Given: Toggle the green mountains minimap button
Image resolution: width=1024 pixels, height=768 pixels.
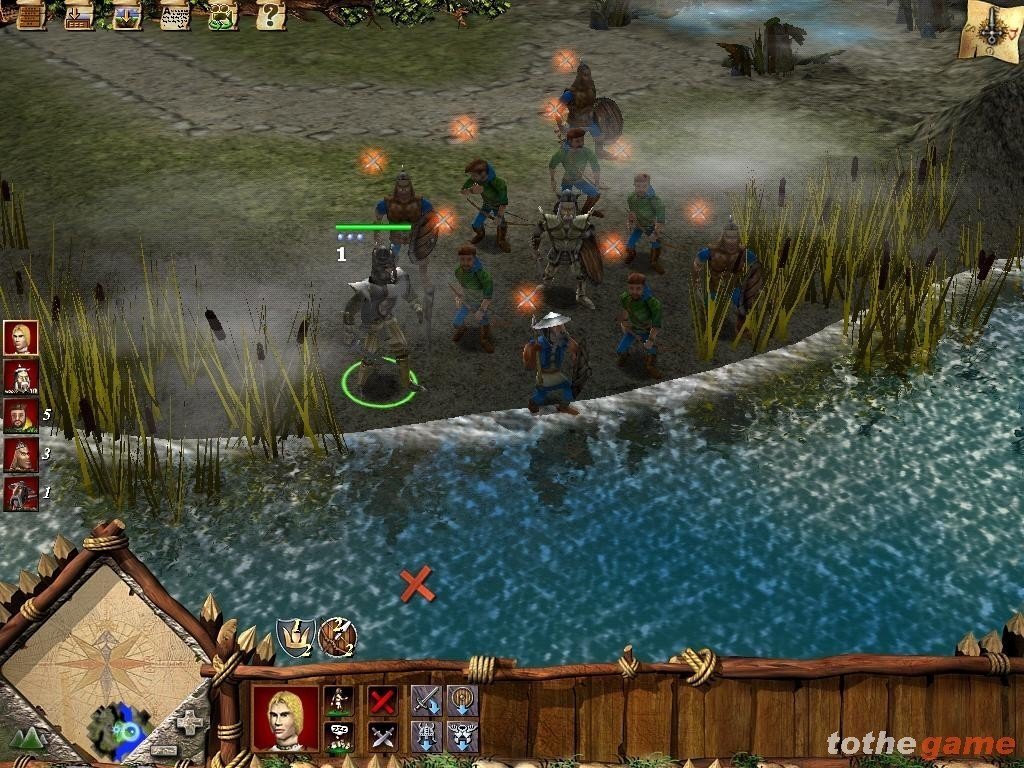Looking at the screenshot, I should (x=27, y=739).
